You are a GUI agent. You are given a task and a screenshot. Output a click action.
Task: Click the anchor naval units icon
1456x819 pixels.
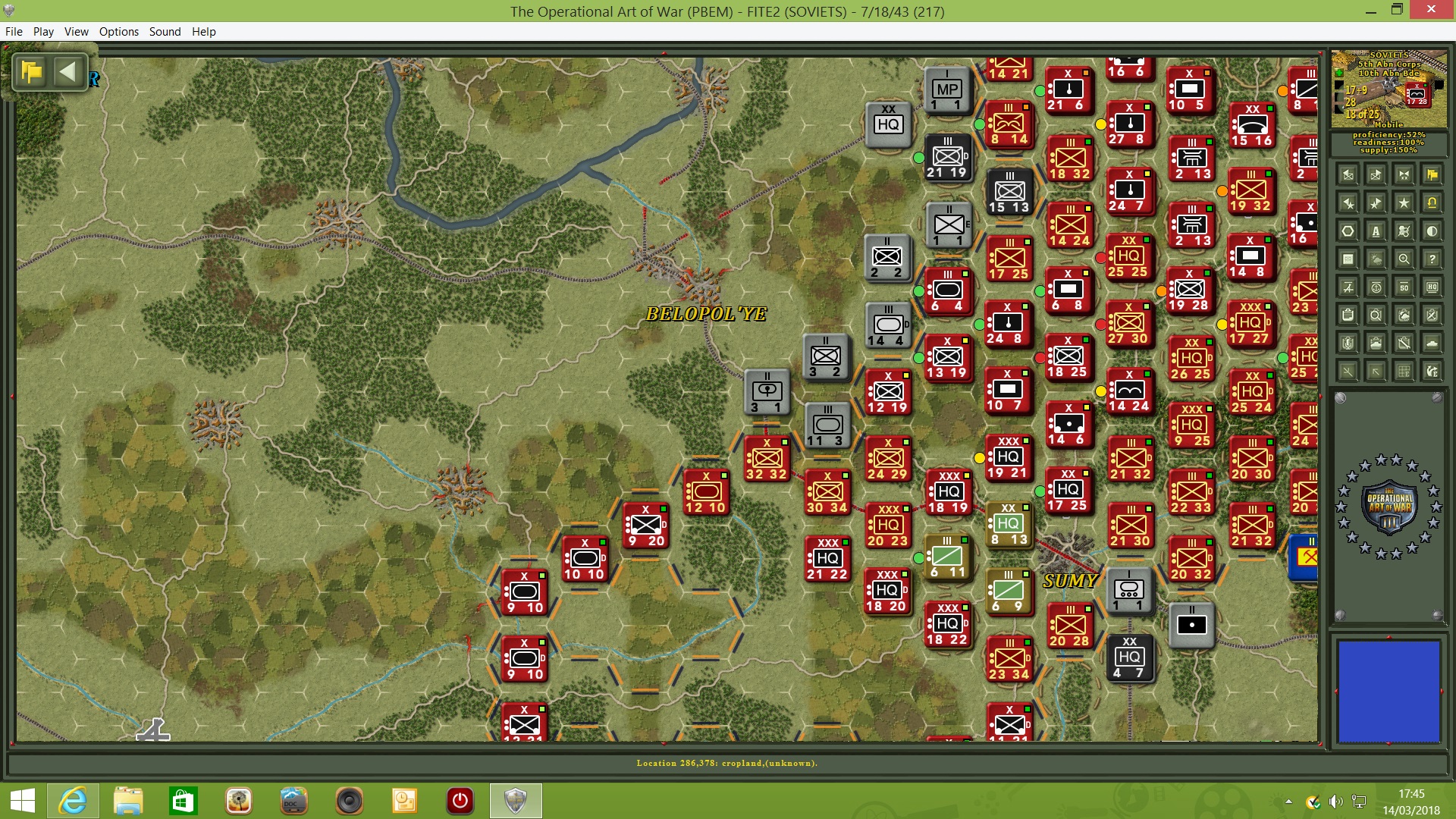(1377, 287)
